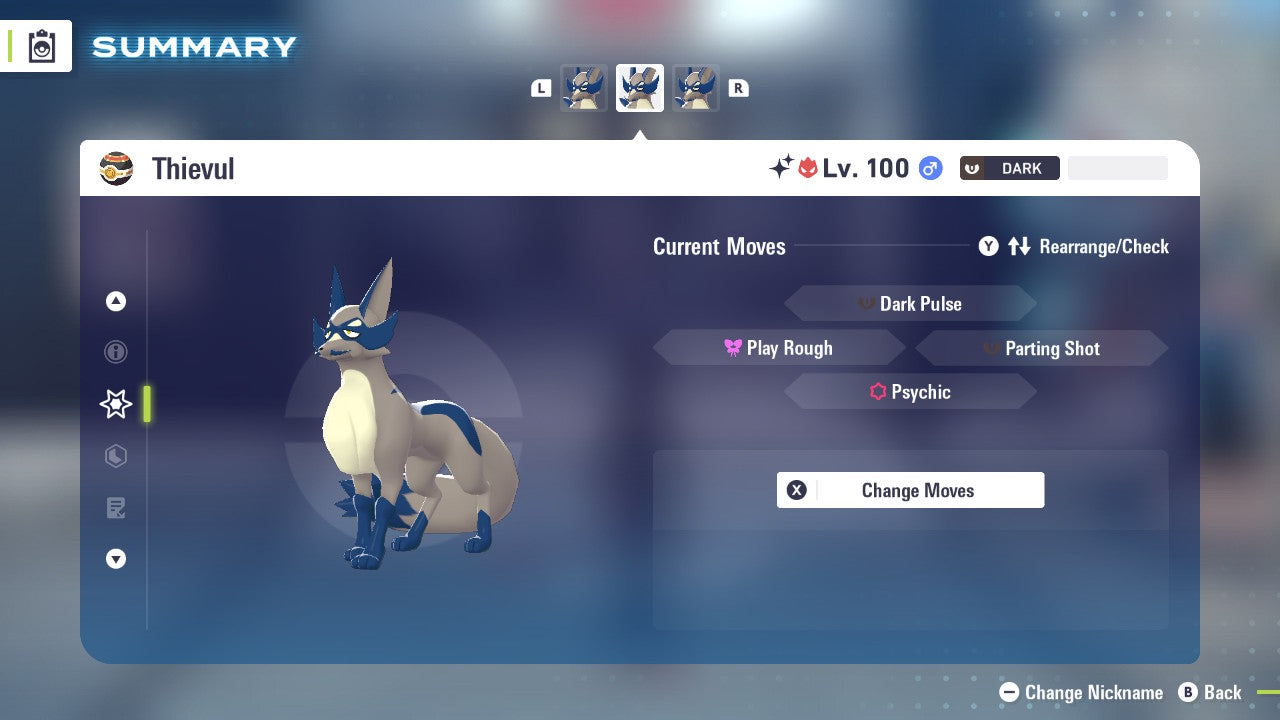The height and width of the screenshot is (720, 1280).
Task: Click the Dark-type icon on Dark Pulse
Action: pos(866,303)
